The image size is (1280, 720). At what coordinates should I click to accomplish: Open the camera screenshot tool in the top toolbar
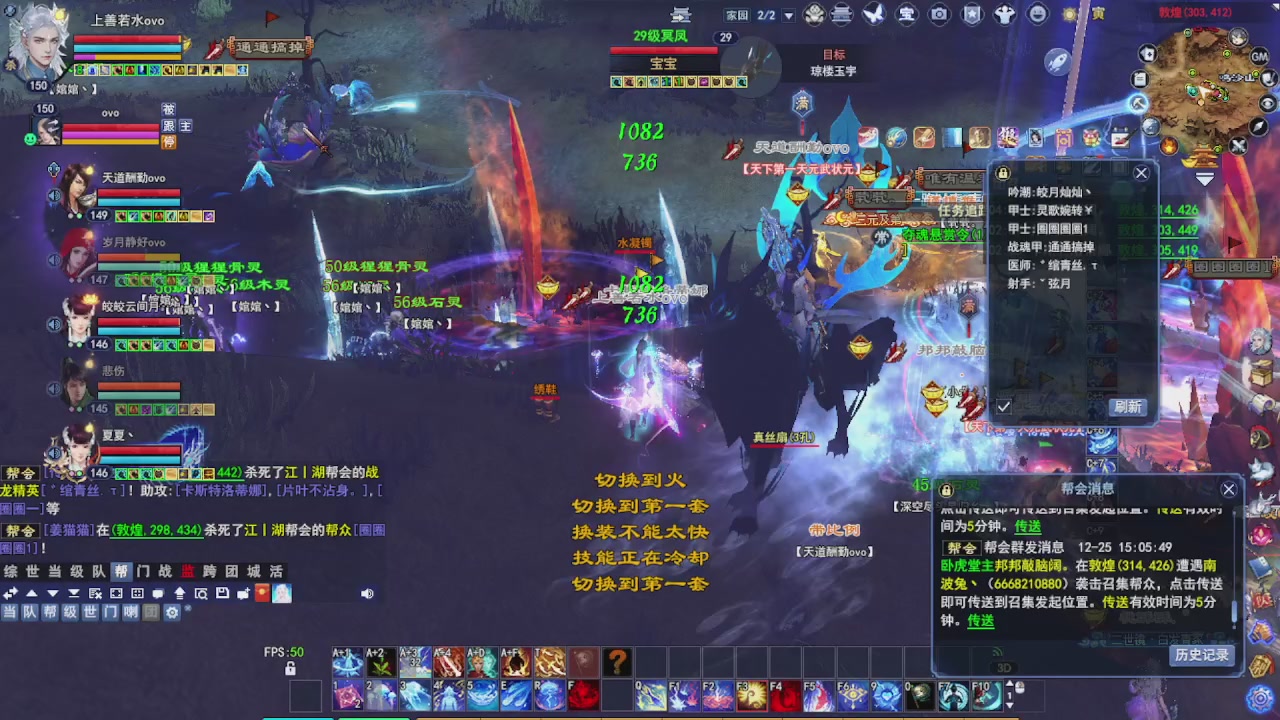938,13
